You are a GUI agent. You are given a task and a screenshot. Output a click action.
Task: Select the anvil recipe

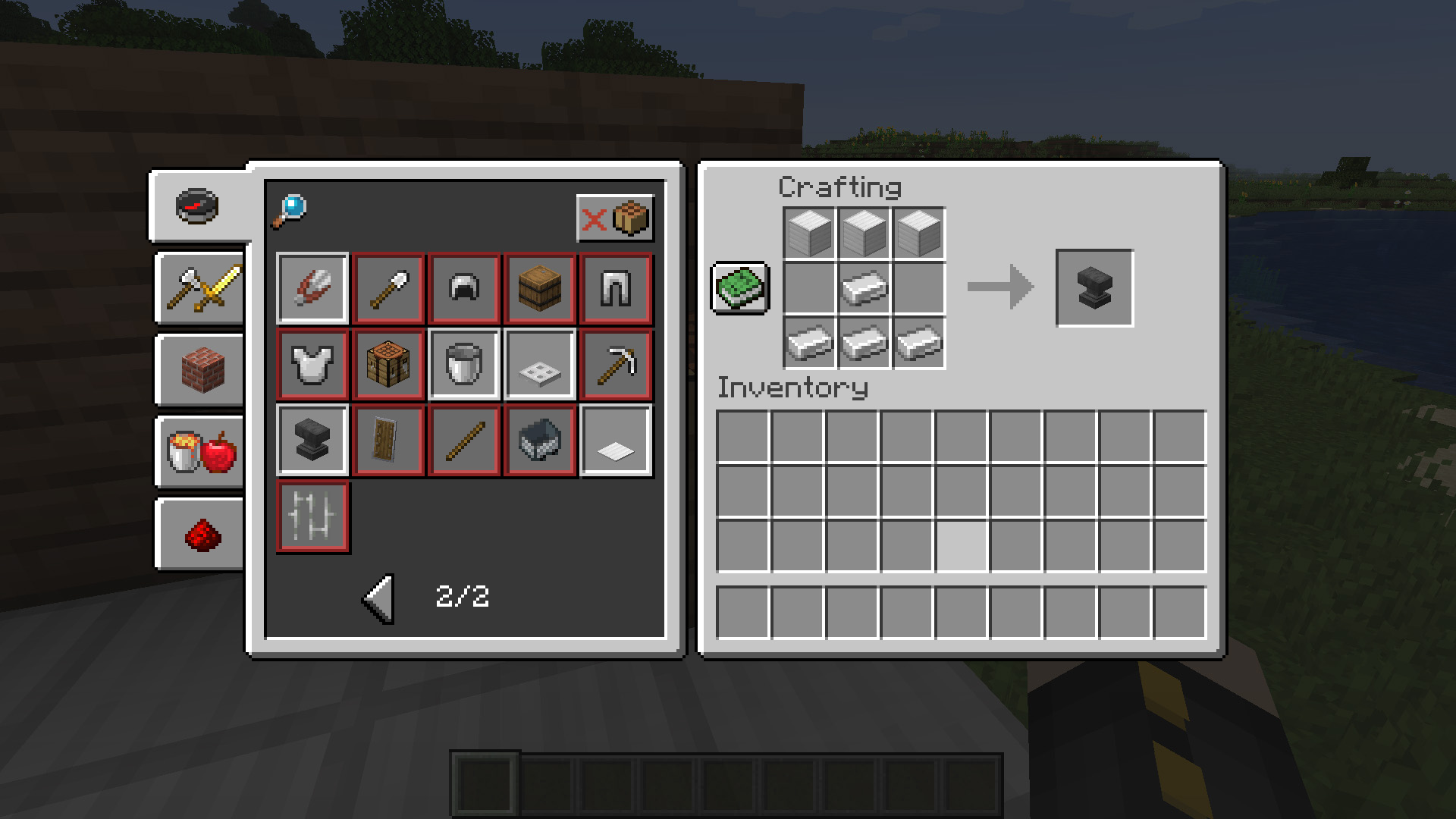pyautogui.click(x=312, y=440)
